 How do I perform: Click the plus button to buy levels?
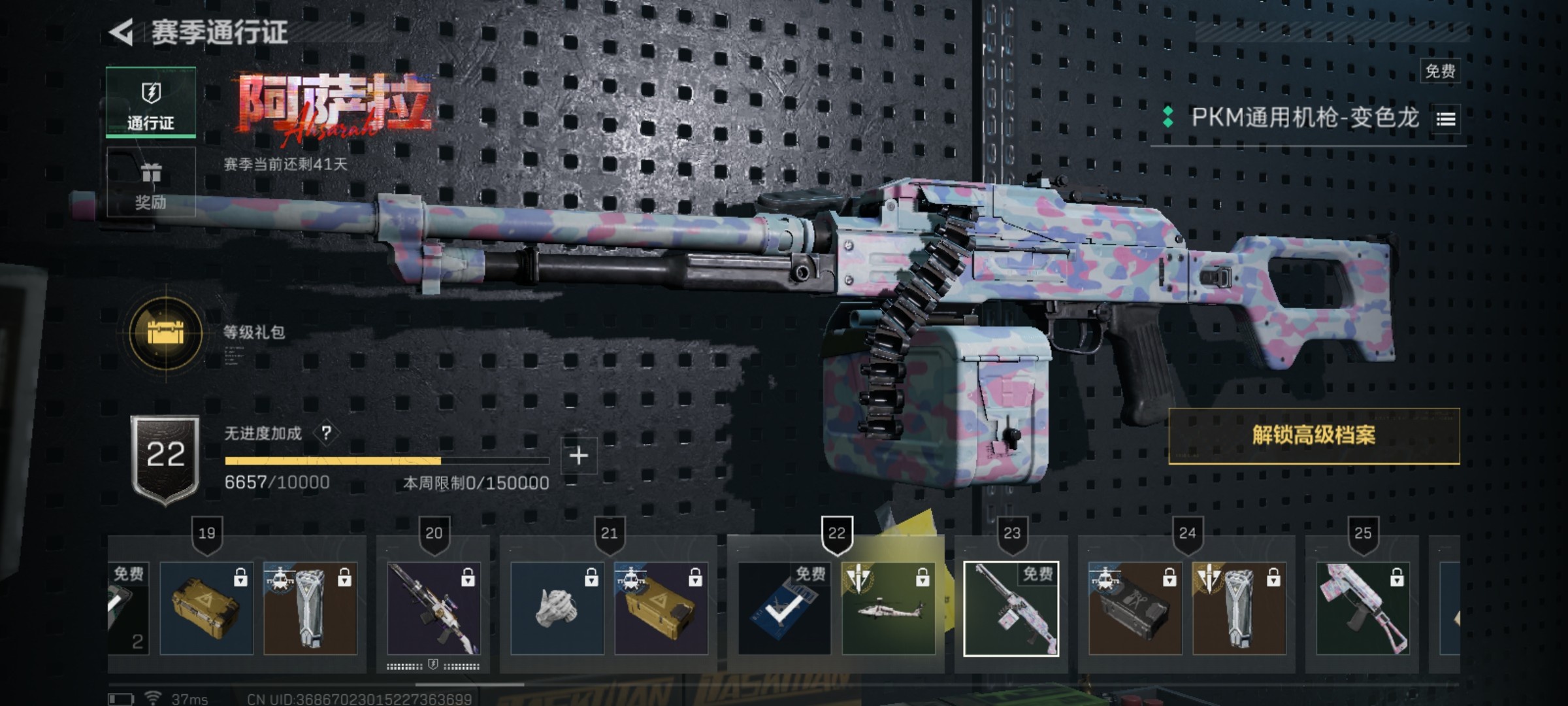tap(579, 456)
